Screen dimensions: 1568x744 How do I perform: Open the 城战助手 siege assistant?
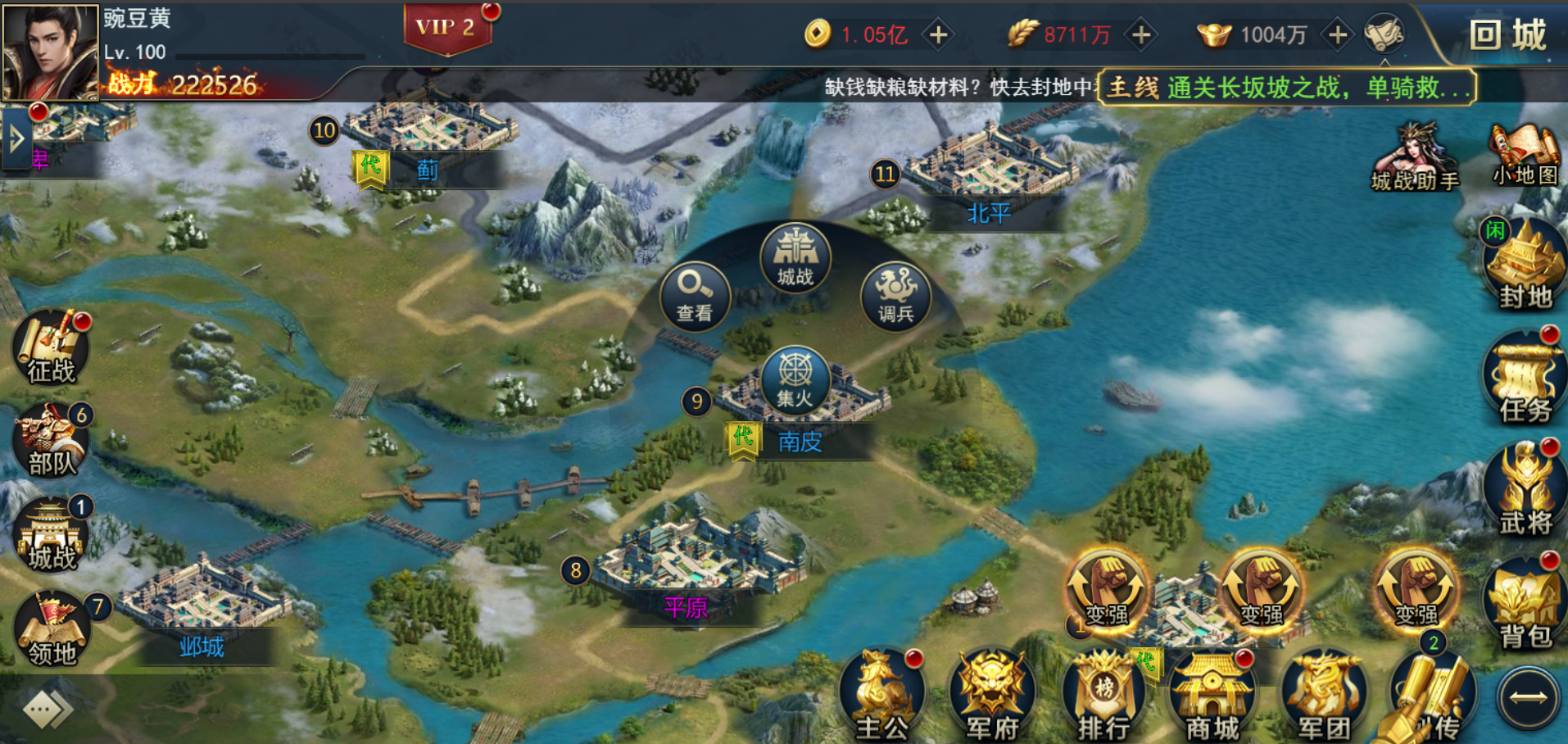point(1415,158)
